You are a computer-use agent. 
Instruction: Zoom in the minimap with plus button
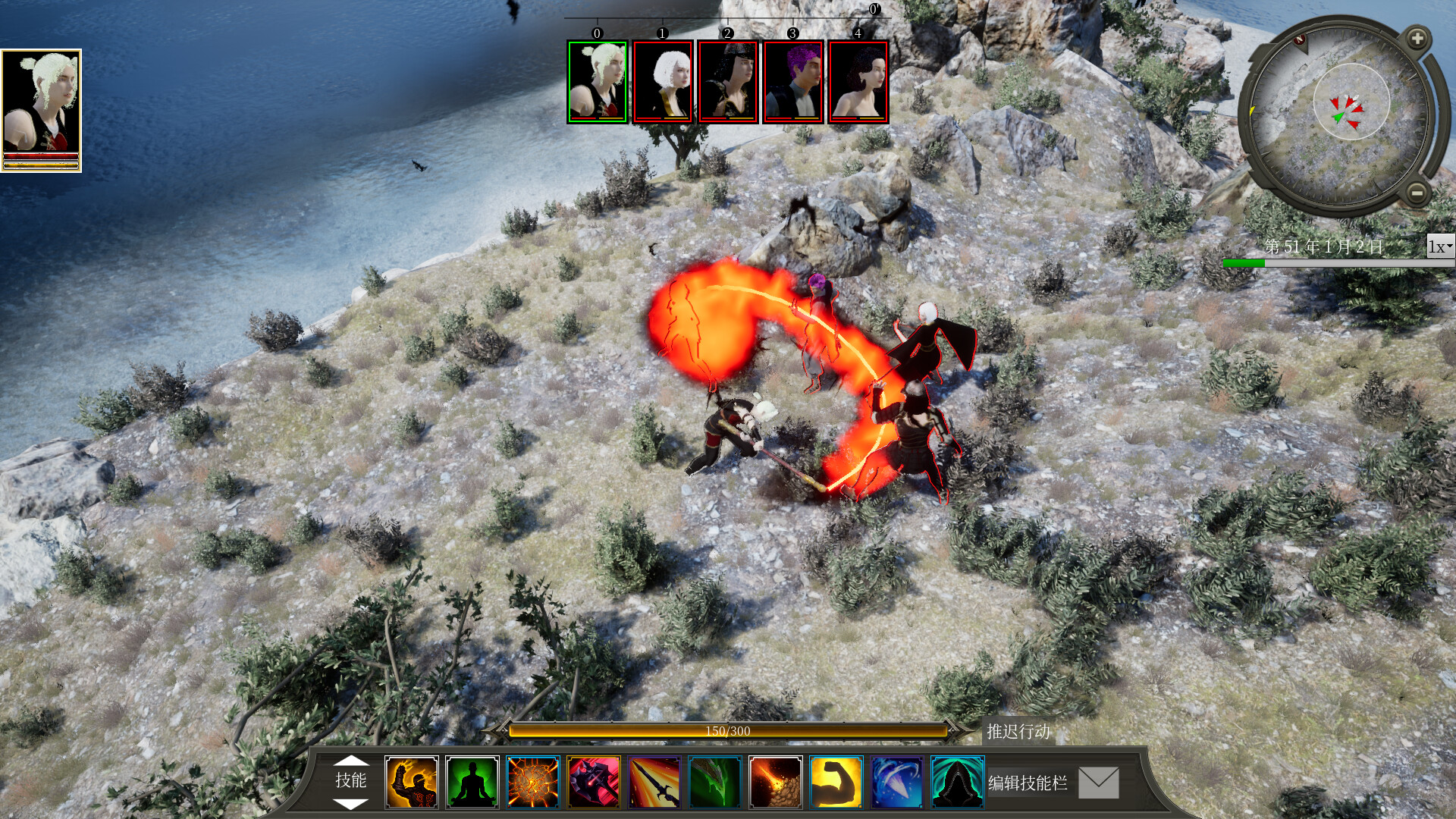[x=1417, y=38]
